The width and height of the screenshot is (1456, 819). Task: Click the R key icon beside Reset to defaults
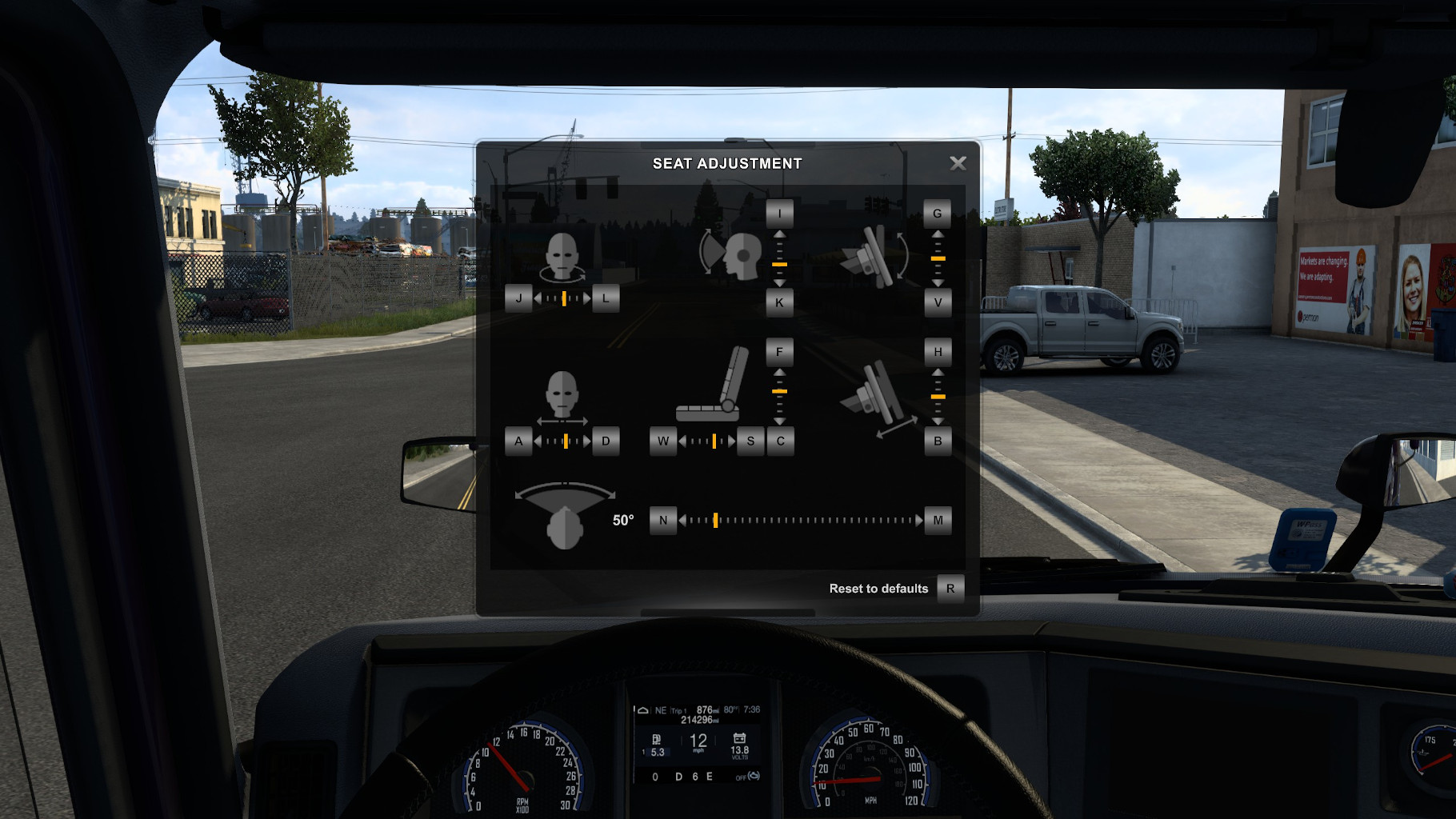(950, 588)
